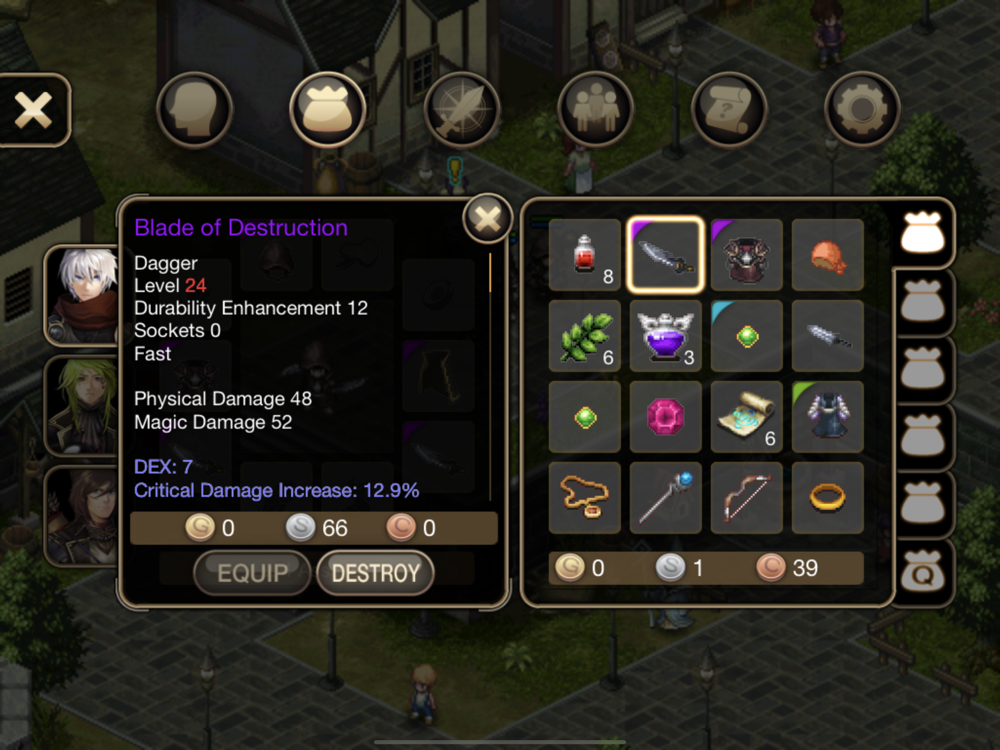Select the wooden bow slot
The height and width of the screenshot is (750, 1000).
point(747,497)
